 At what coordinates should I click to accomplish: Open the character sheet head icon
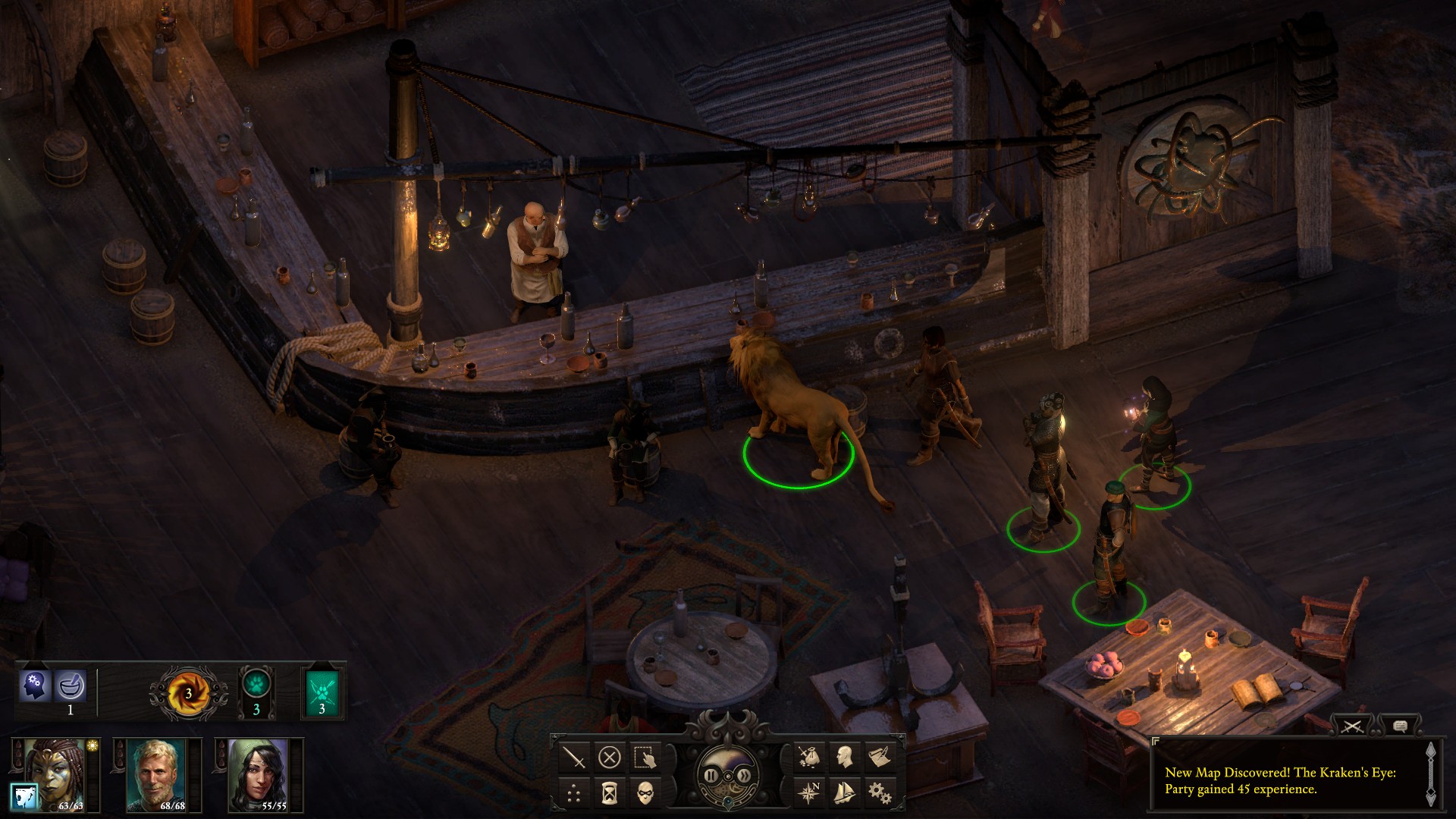(x=844, y=757)
